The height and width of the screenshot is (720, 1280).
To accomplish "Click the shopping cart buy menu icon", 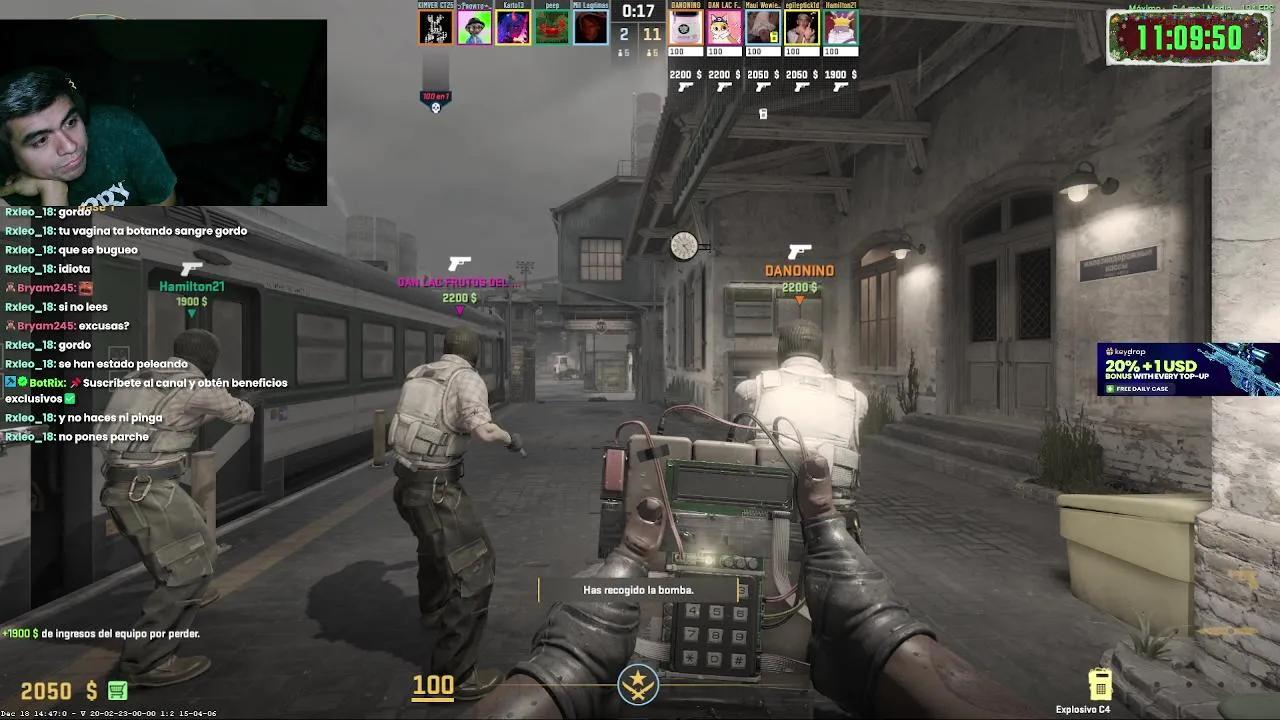I will (116, 691).
